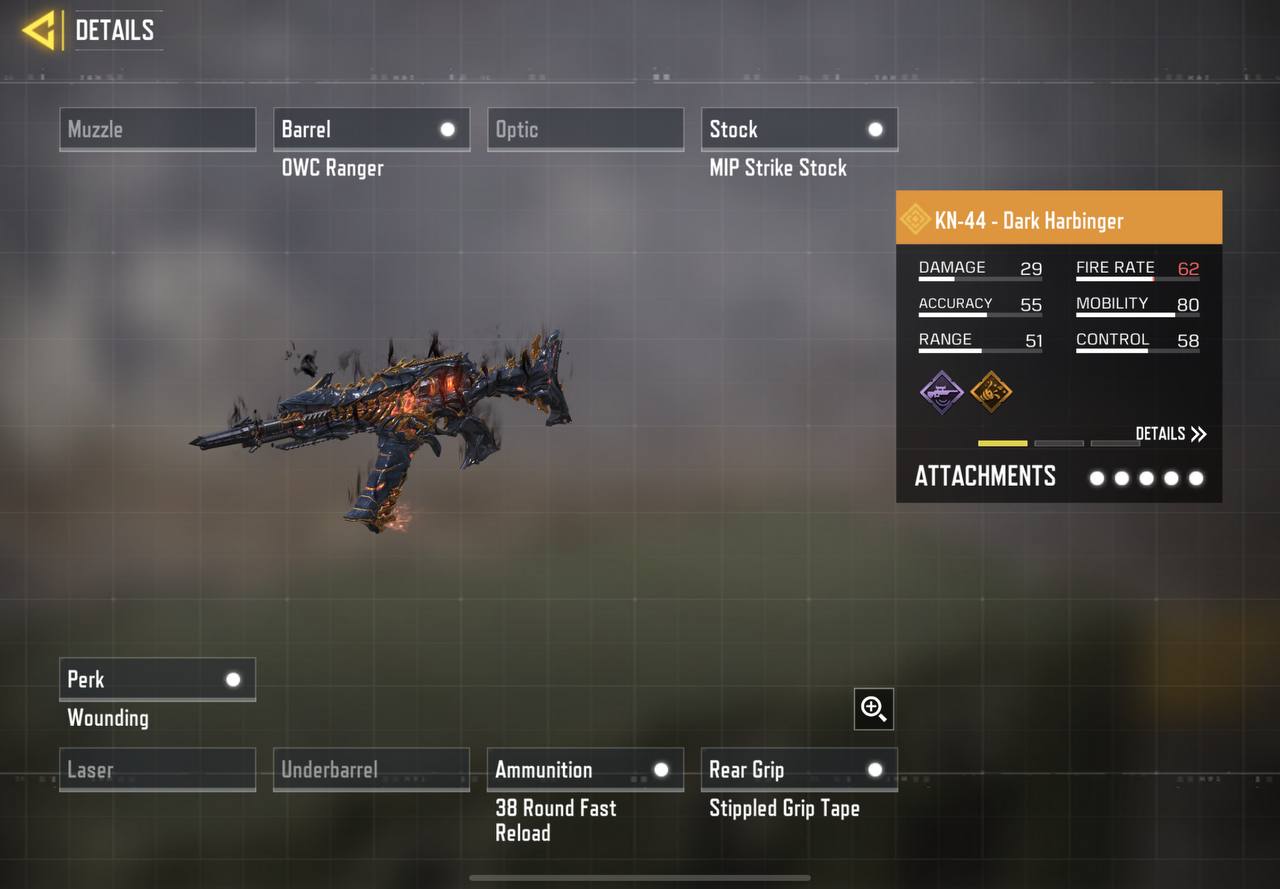Expand the weapon stats DETAILS link

point(1171,434)
